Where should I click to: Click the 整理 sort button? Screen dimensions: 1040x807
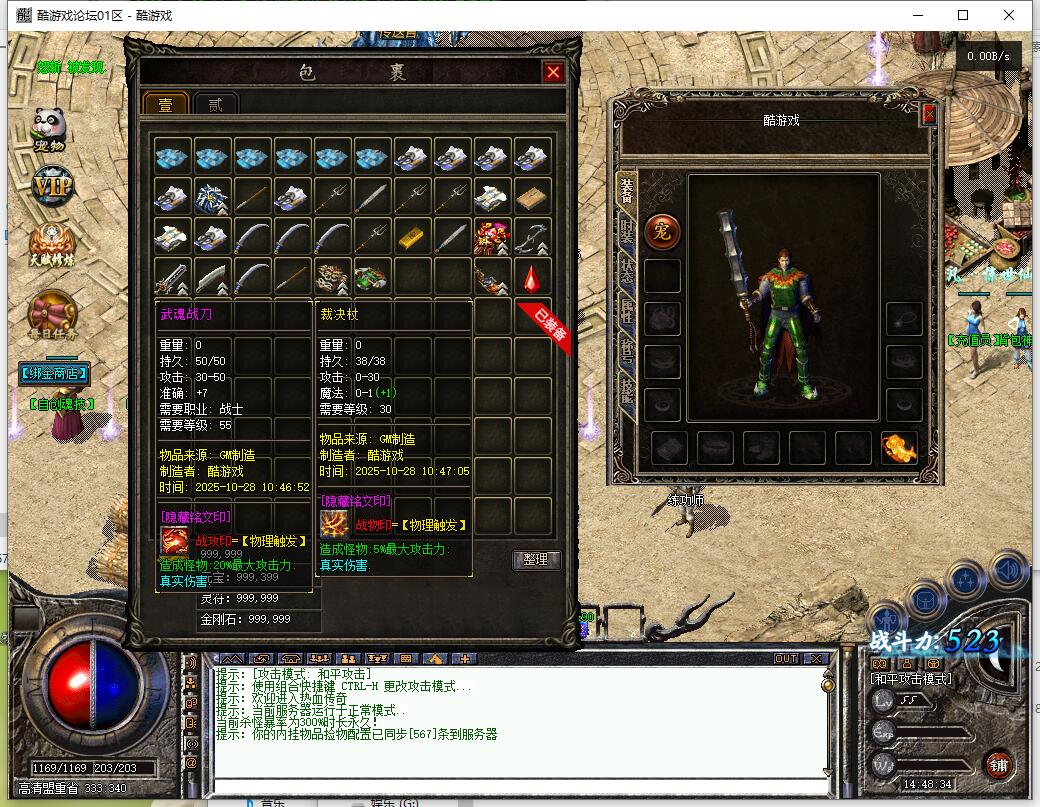click(536, 560)
